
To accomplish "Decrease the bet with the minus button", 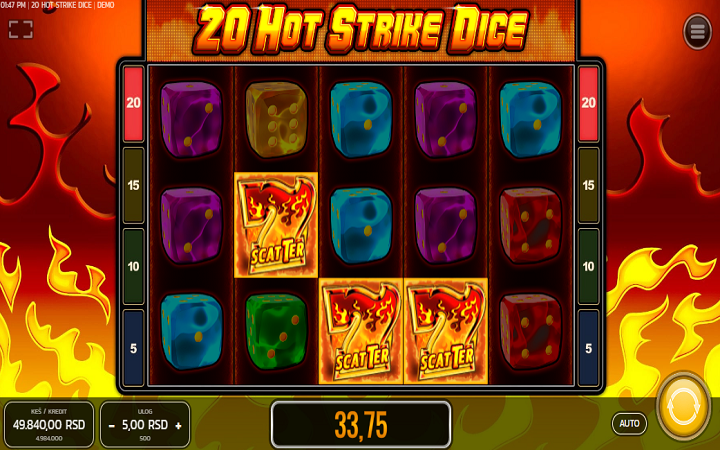I will click(111, 425).
